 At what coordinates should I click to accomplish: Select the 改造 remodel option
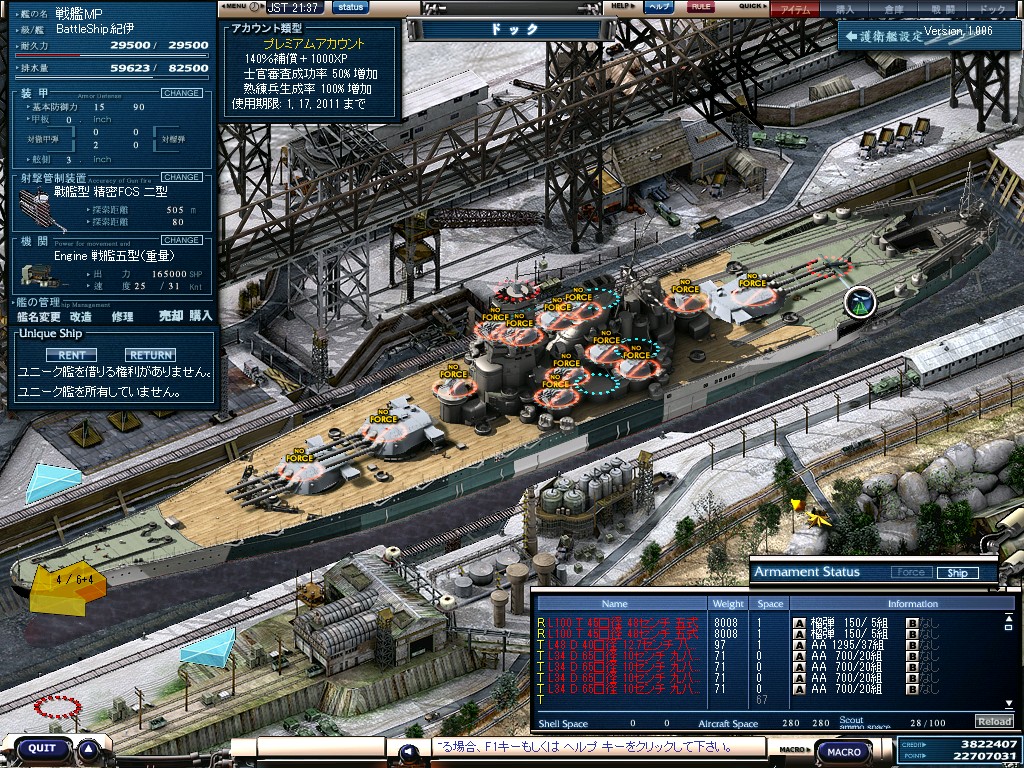(x=81, y=316)
